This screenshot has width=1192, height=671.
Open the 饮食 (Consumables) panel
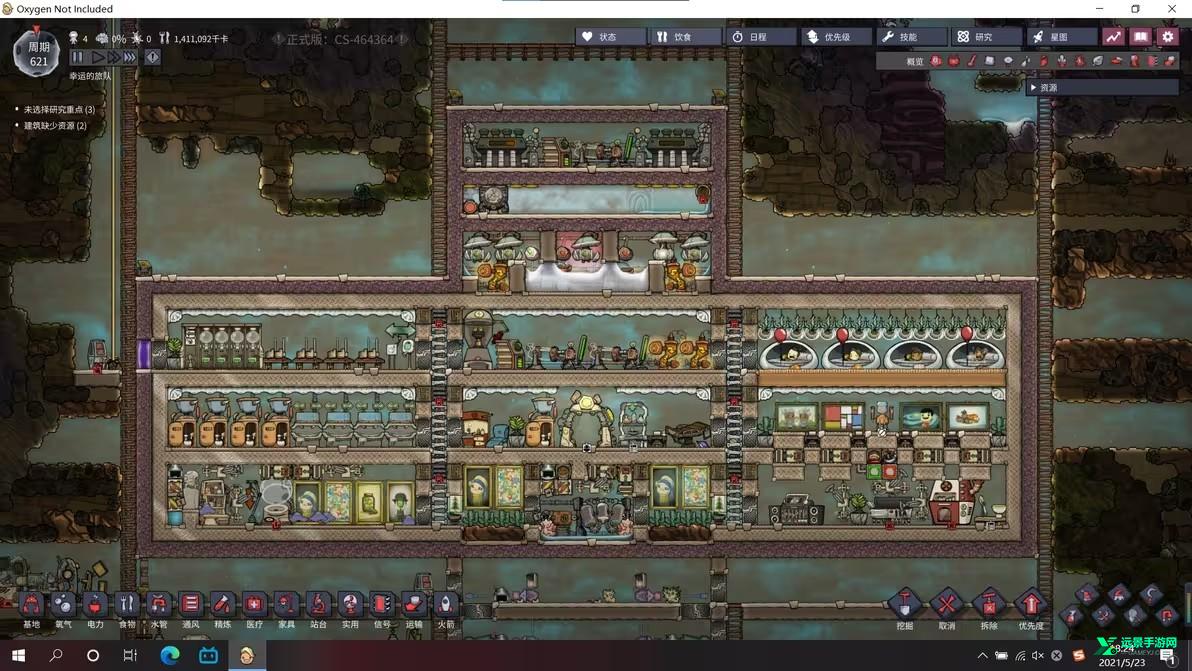tap(685, 37)
